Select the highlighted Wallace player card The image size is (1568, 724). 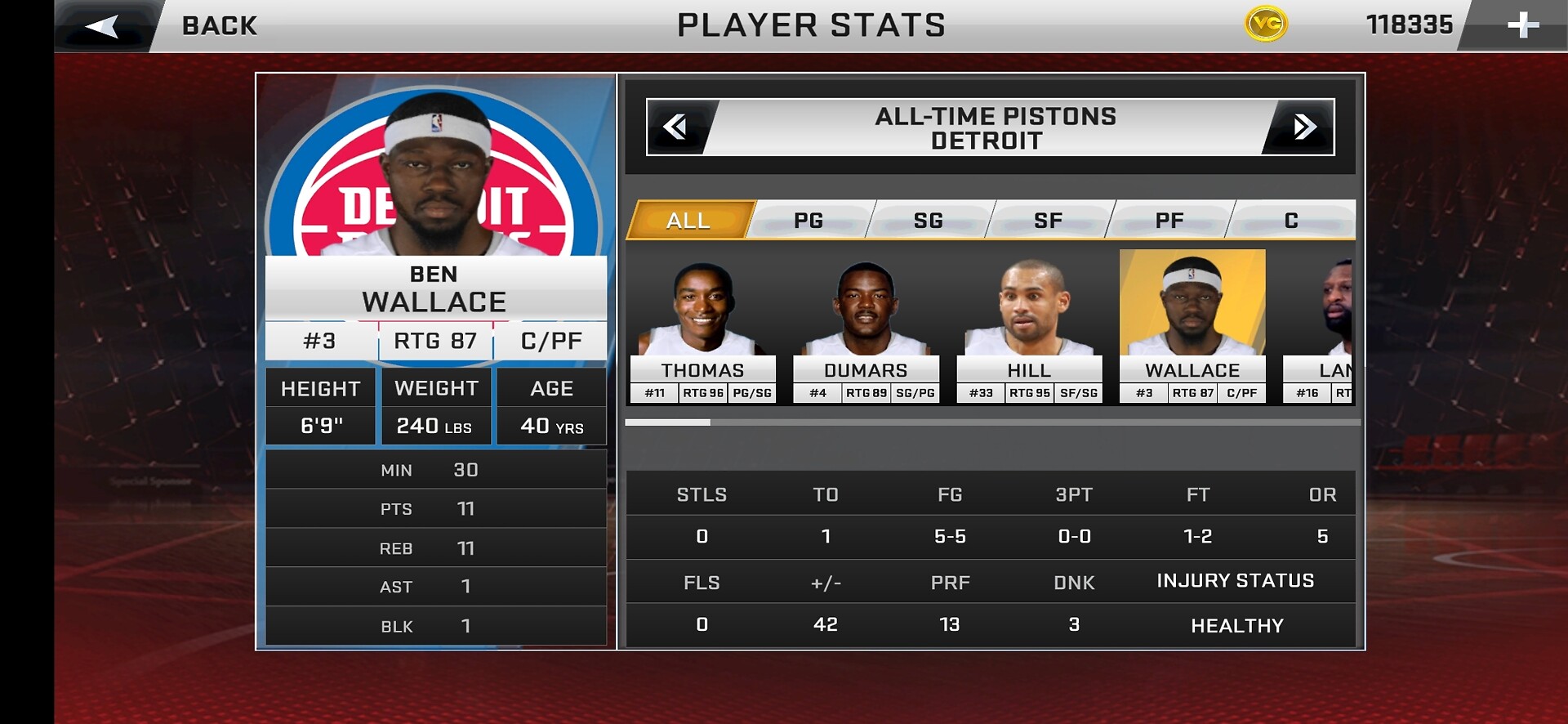point(1192,327)
